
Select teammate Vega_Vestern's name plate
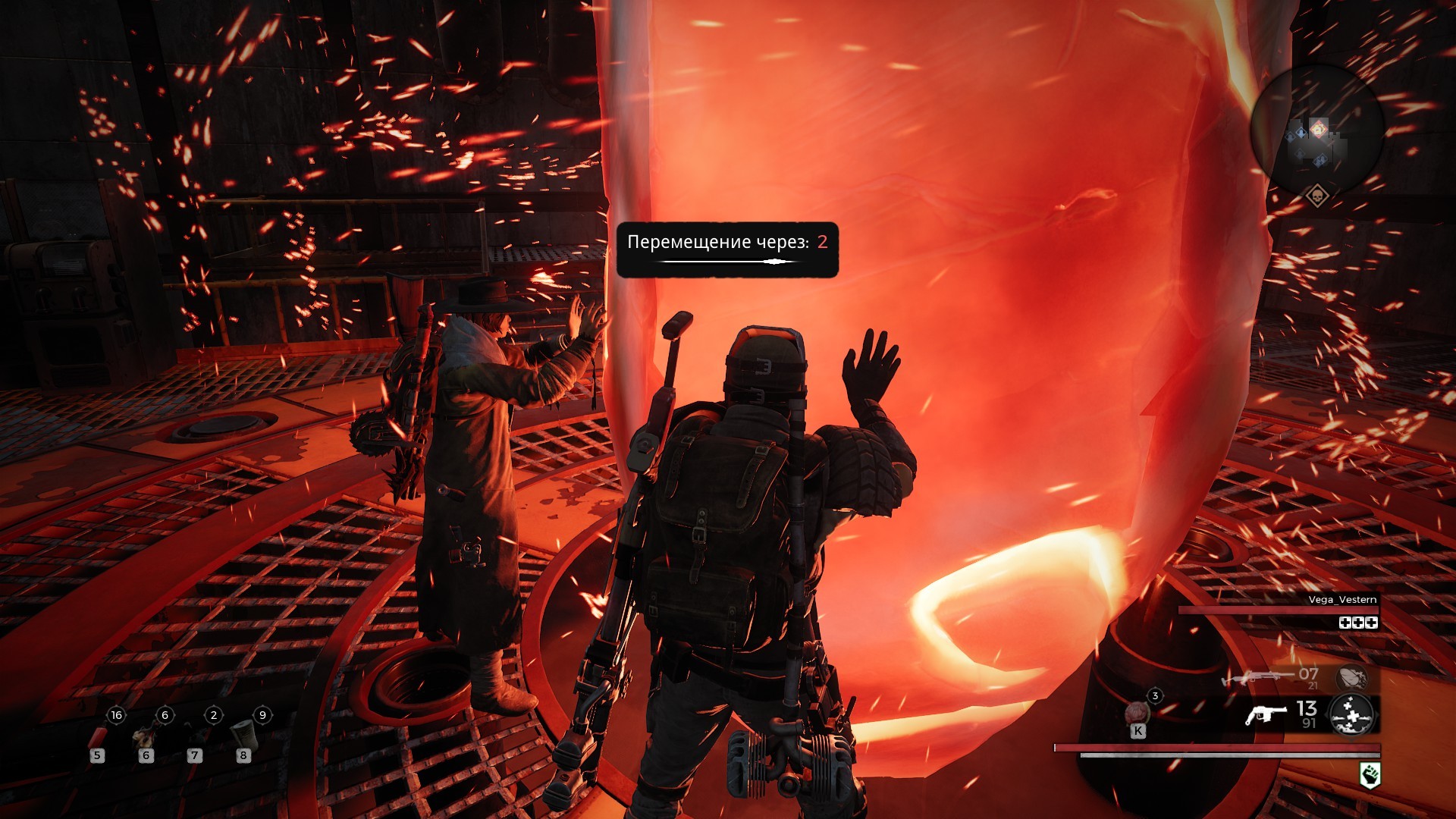pos(1342,600)
